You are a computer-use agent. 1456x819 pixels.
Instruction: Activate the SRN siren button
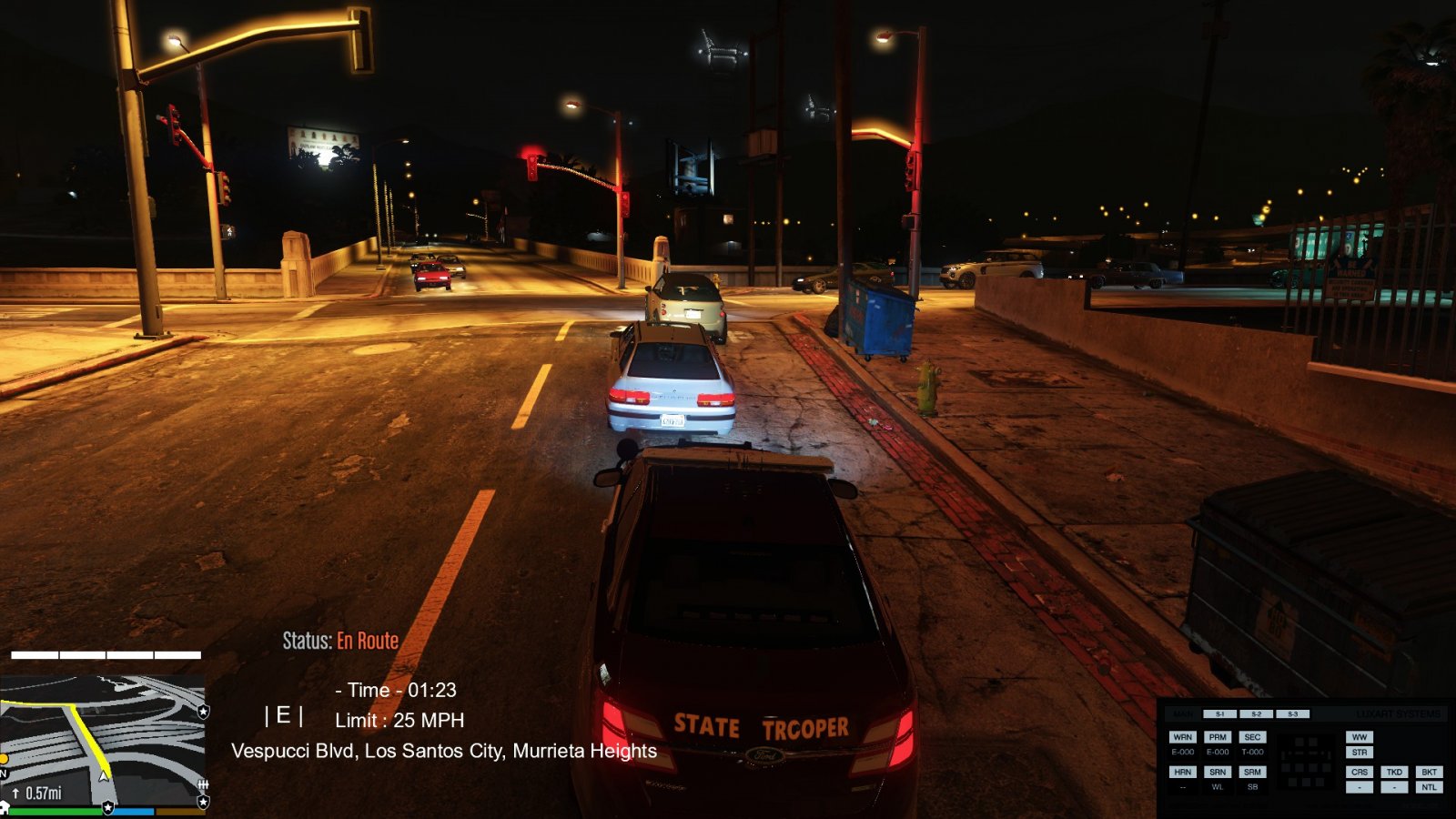click(1218, 772)
